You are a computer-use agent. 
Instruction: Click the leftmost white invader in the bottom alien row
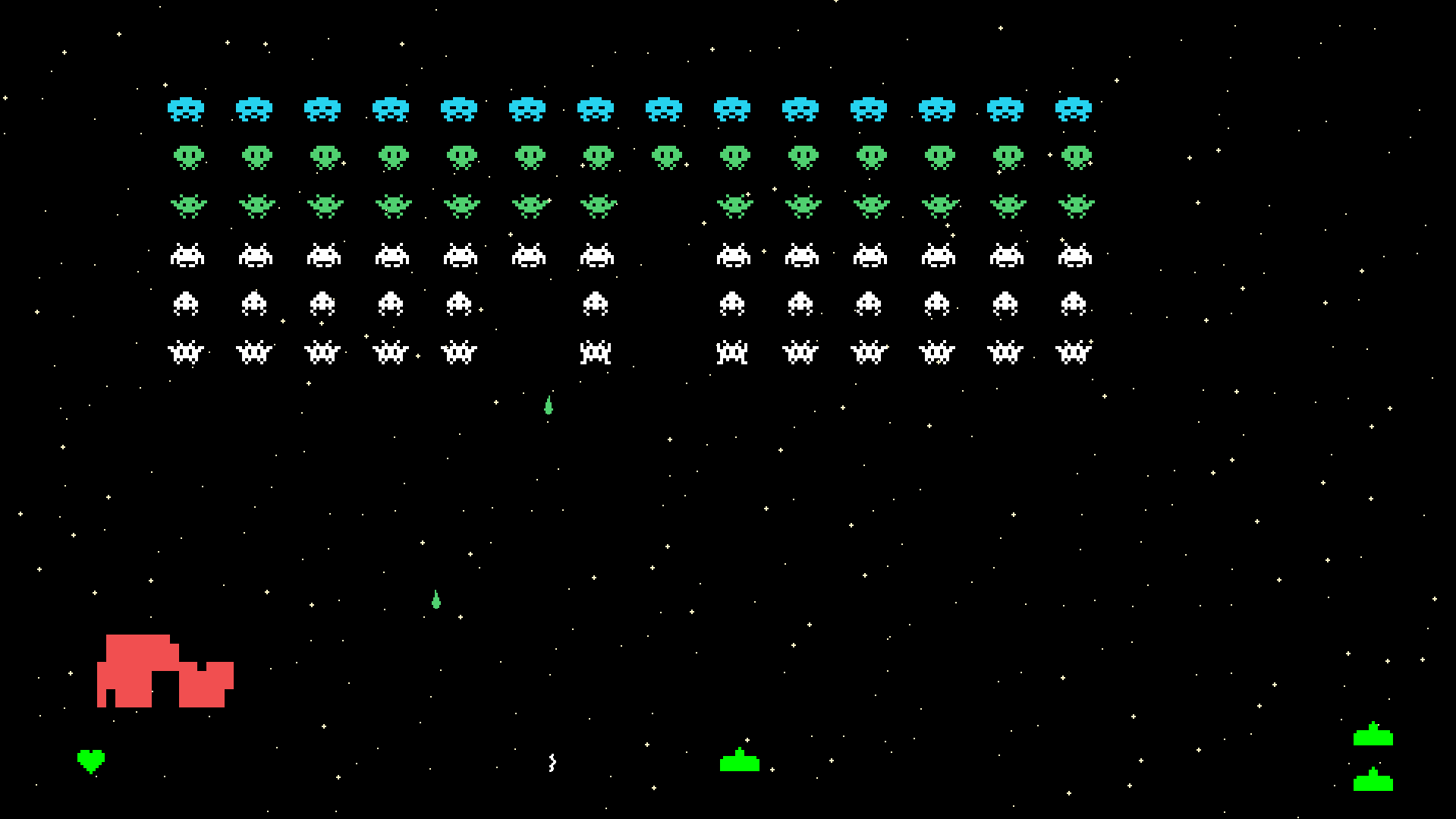tap(187, 351)
